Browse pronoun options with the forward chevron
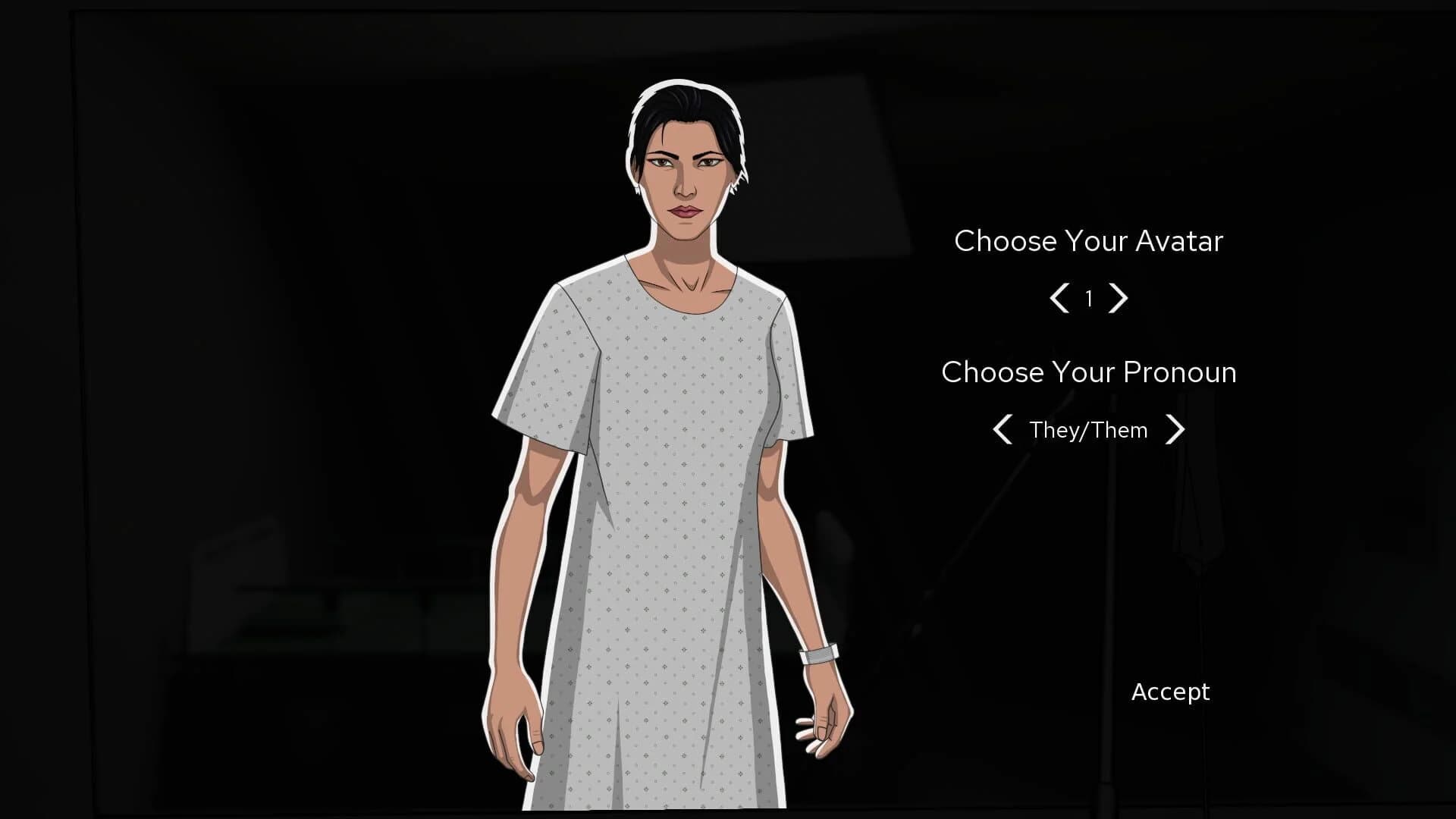 click(x=1177, y=430)
